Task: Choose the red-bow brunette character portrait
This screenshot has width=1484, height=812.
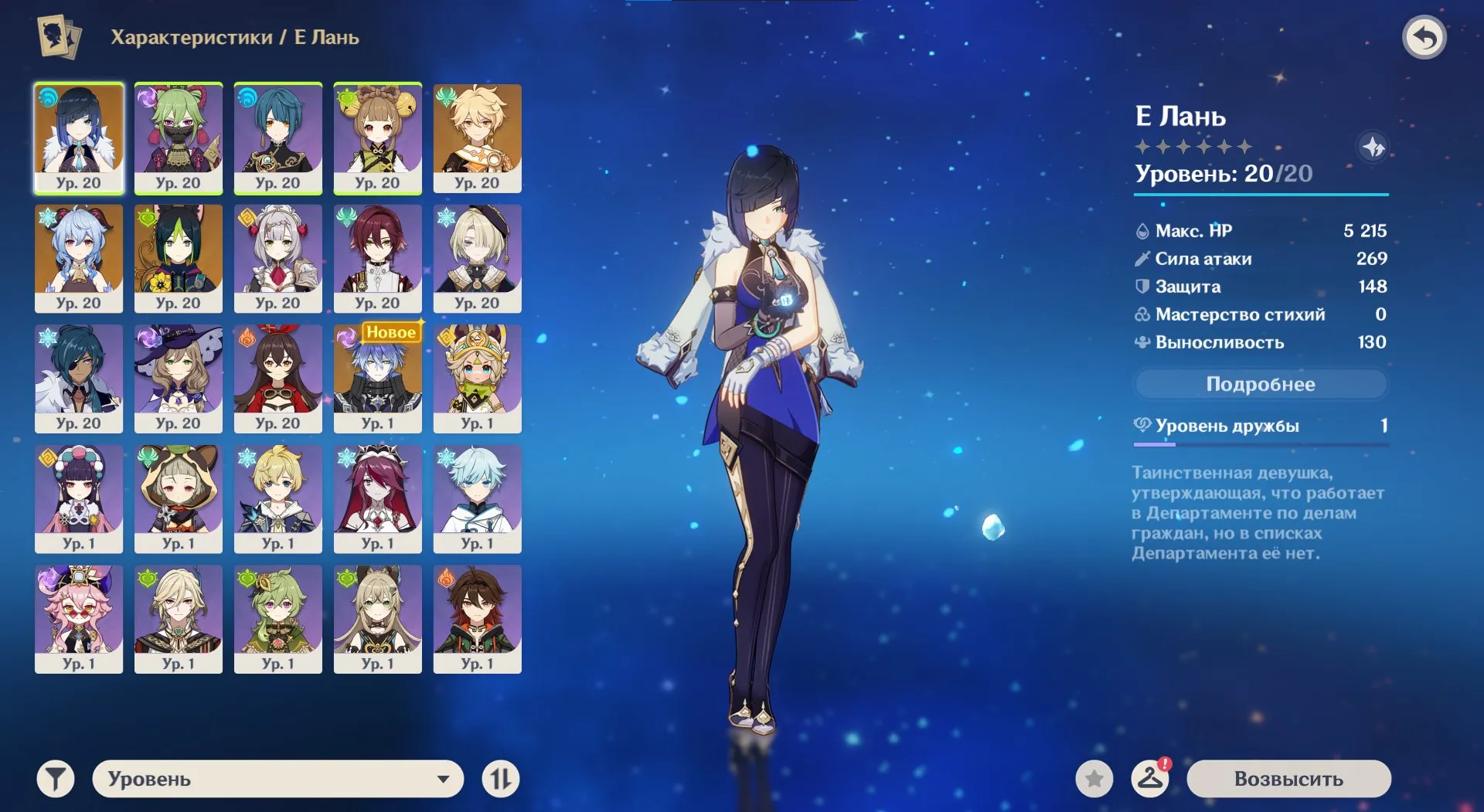Action: coord(277,378)
